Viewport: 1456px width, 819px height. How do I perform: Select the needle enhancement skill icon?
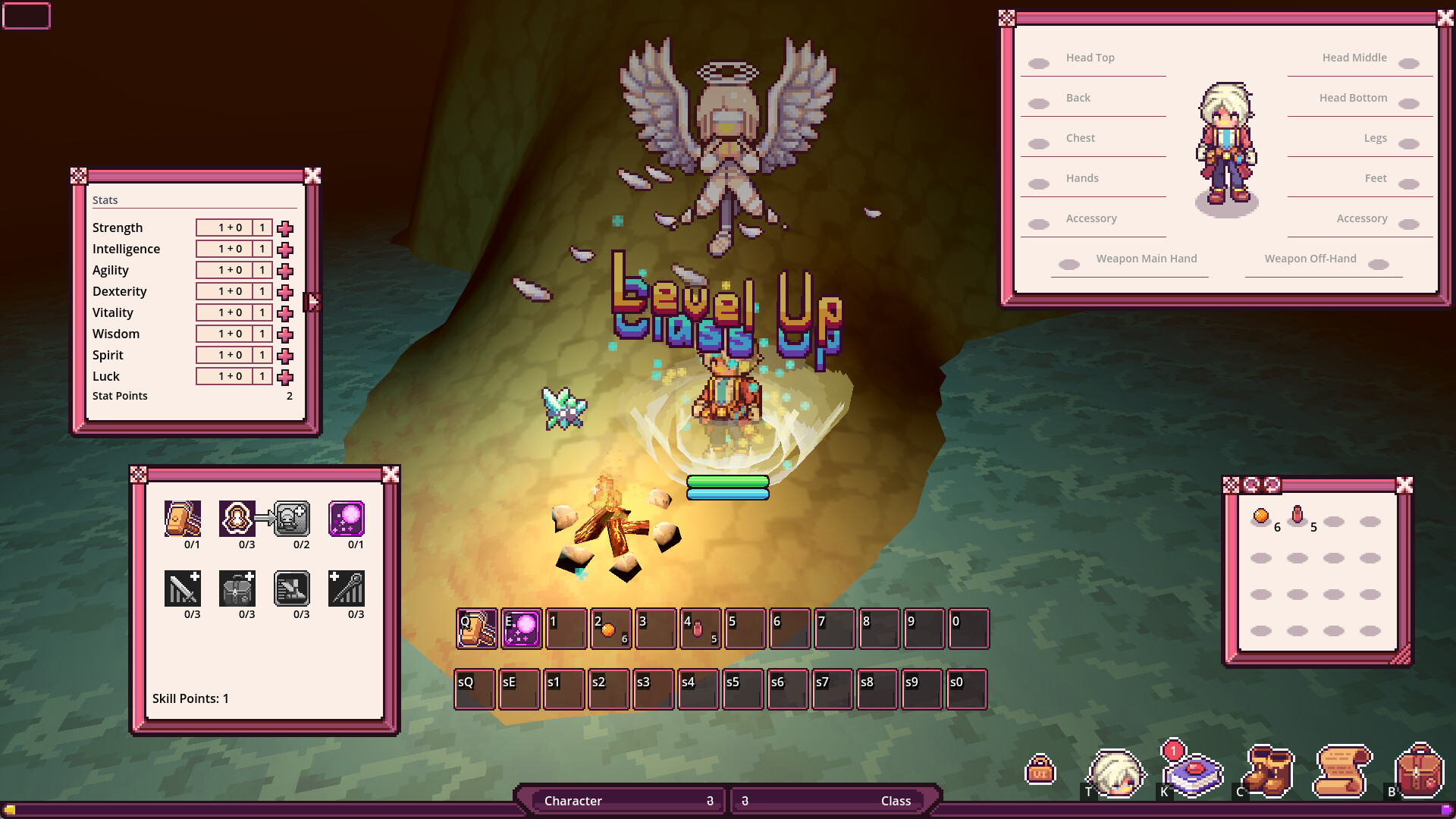(x=348, y=589)
